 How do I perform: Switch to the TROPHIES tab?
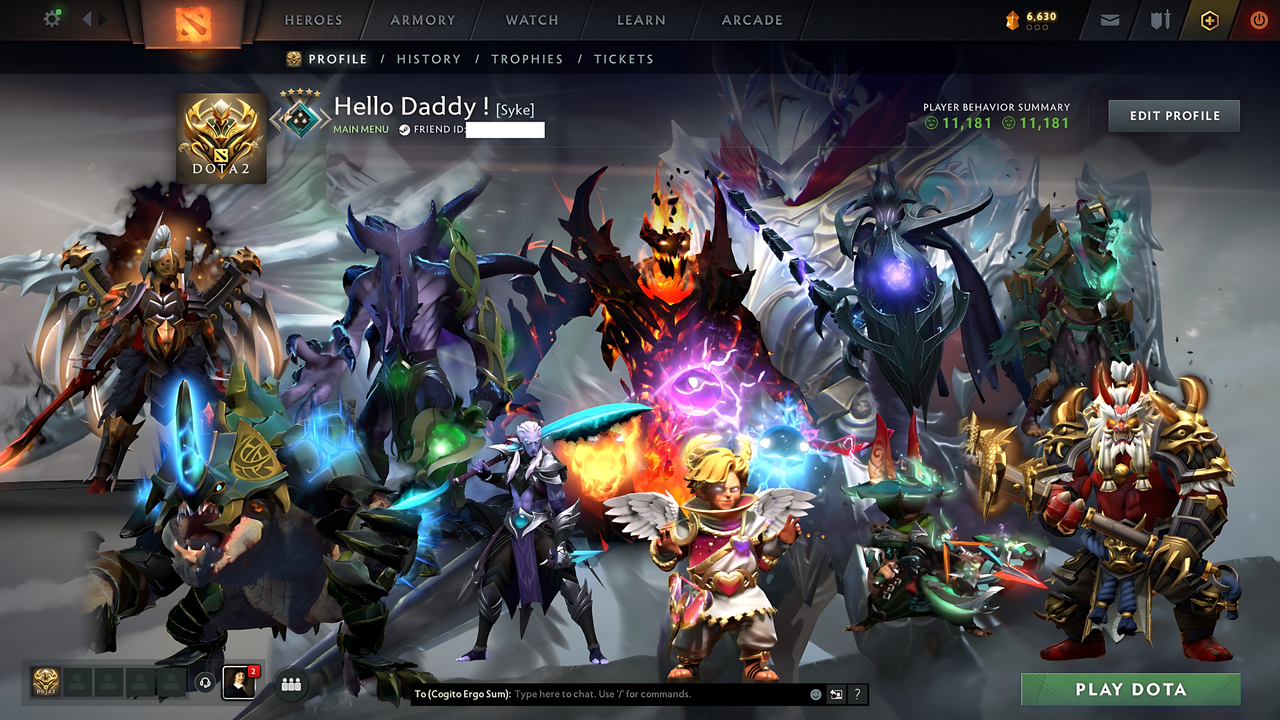pyautogui.click(x=527, y=59)
